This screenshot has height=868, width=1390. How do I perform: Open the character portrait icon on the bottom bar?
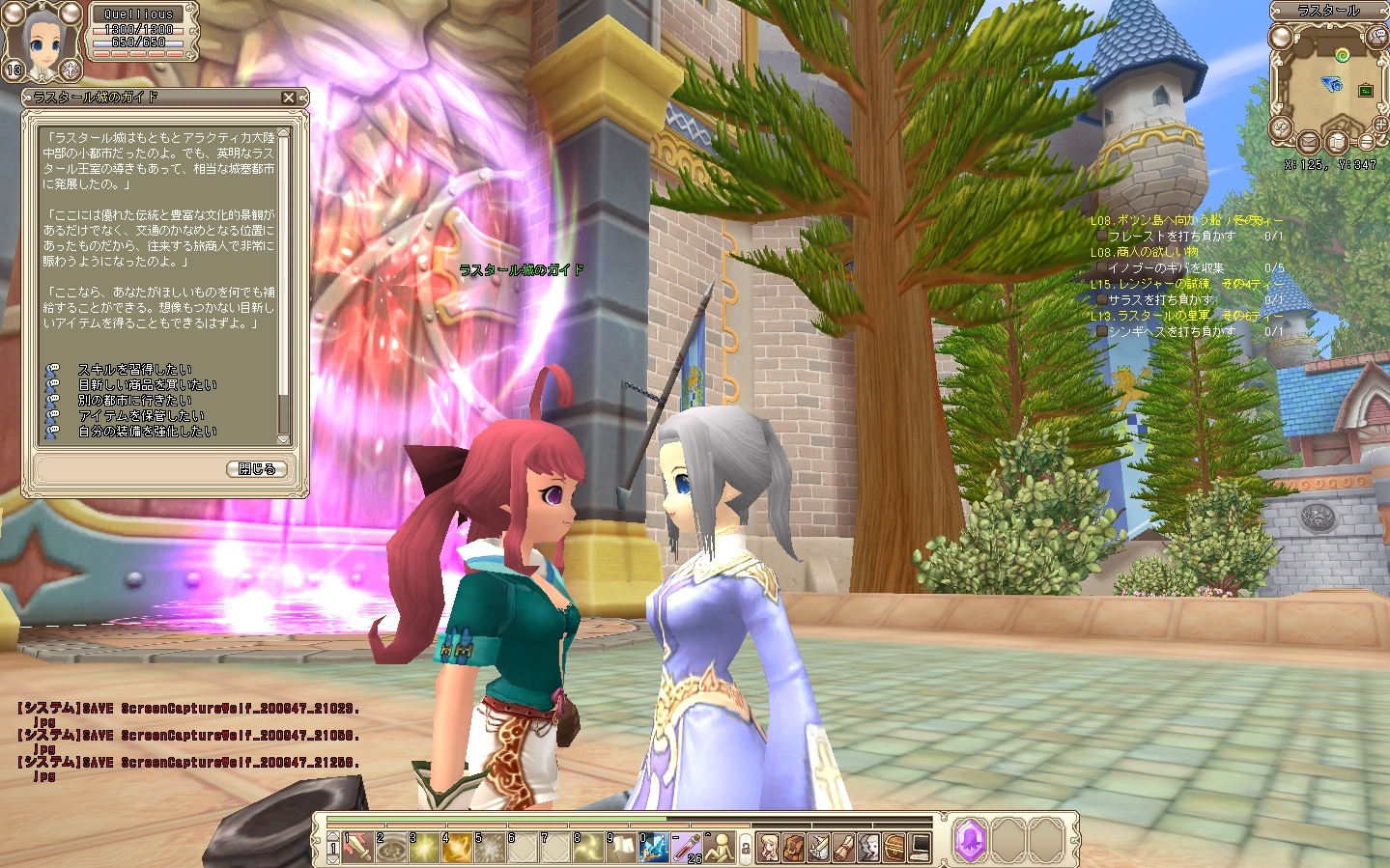[x=768, y=847]
